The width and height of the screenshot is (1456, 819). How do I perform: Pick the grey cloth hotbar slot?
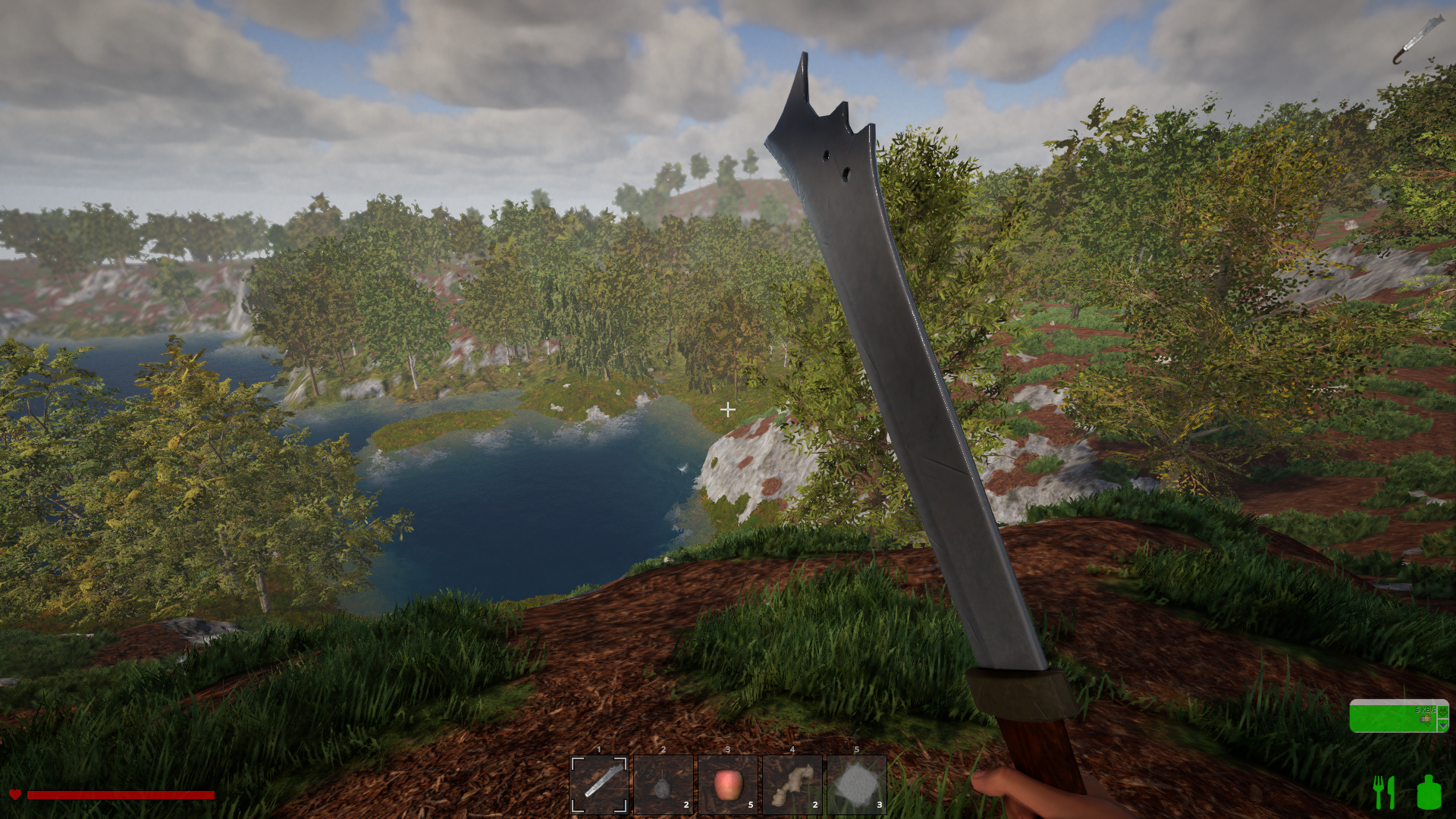click(x=857, y=784)
